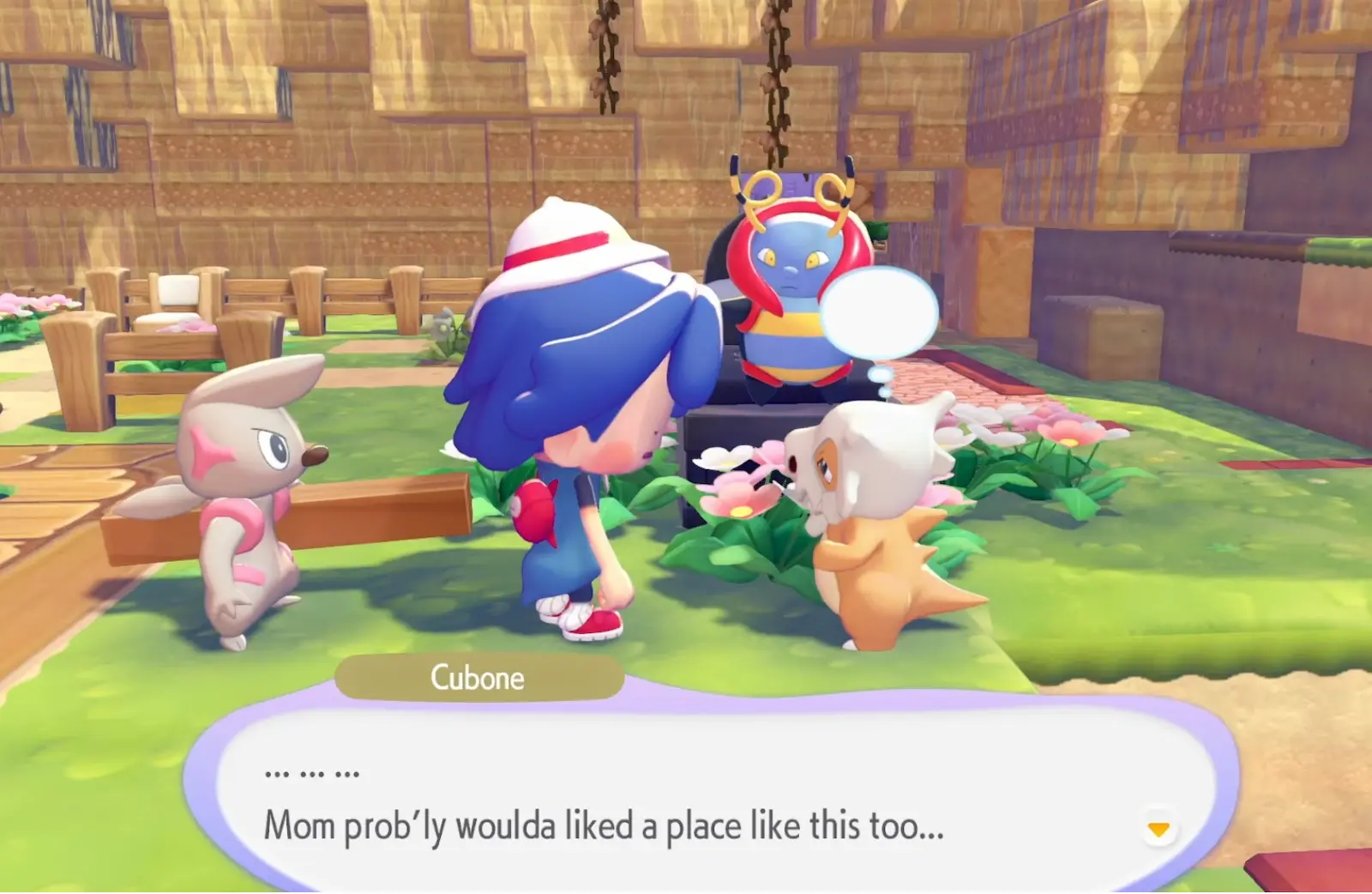Tap the red Poké Ball on player's backpack
Viewport: 1372px width, 894px height.
(536, 510)
